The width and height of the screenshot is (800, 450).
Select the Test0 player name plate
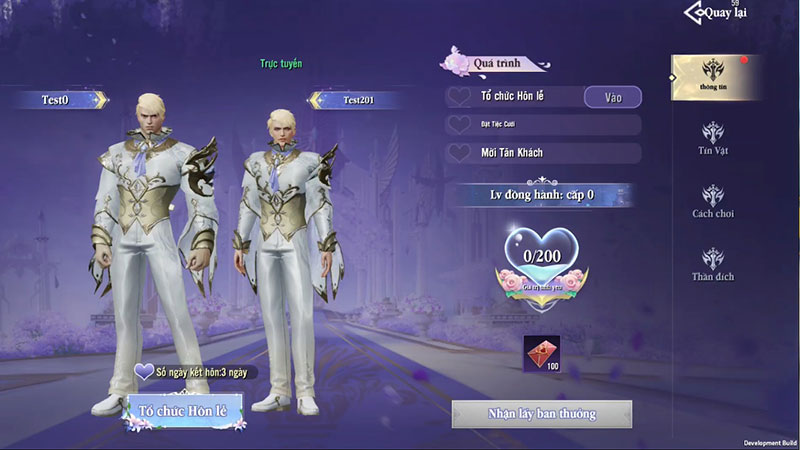click(60, 99)
